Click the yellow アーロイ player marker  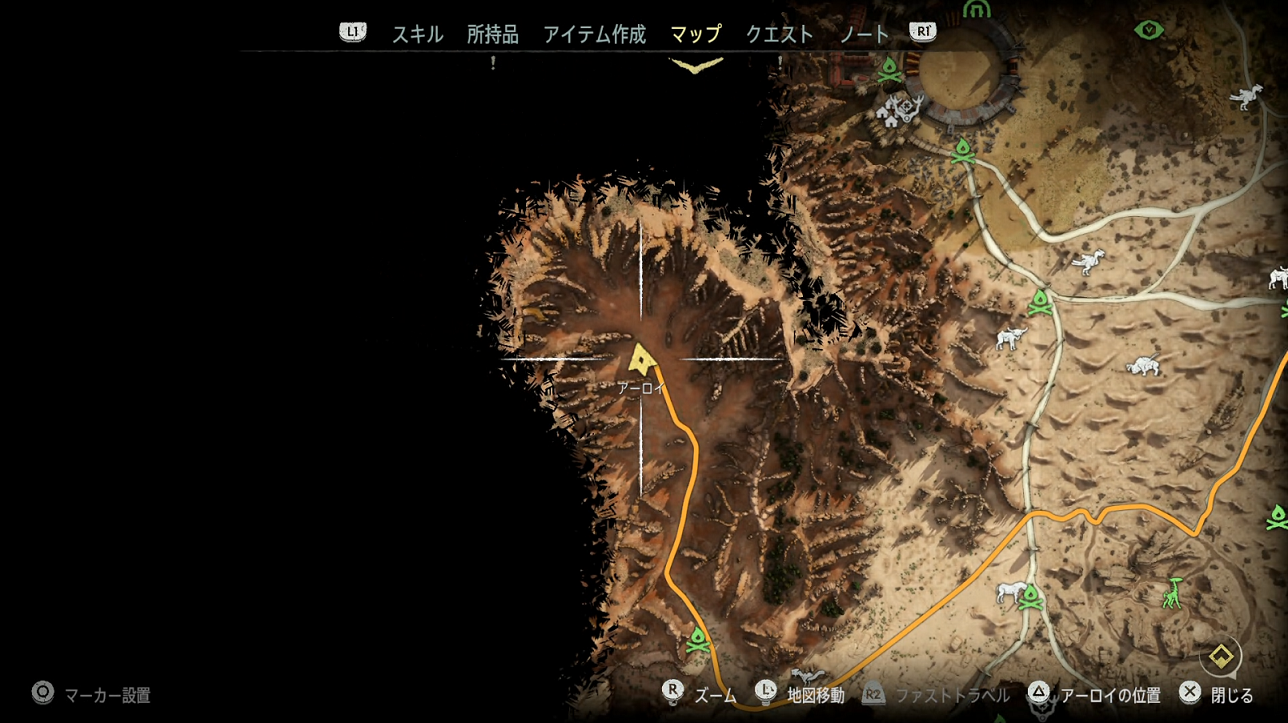click(x=642, y=360)
